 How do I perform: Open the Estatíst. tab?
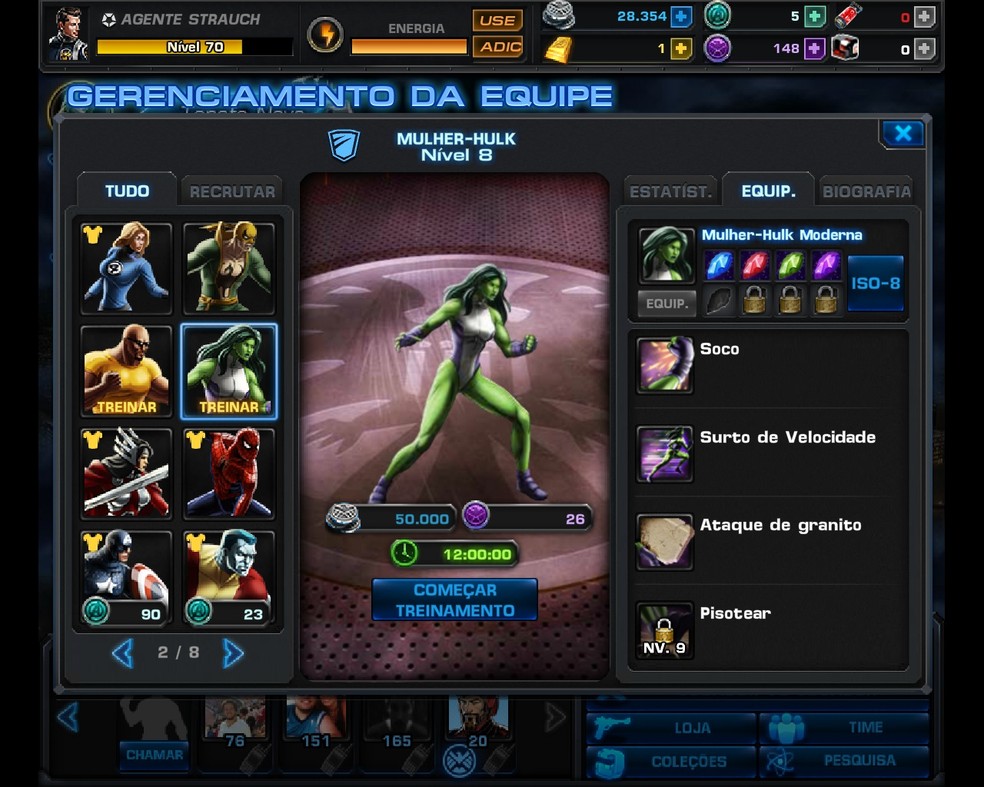pos(669,191)
